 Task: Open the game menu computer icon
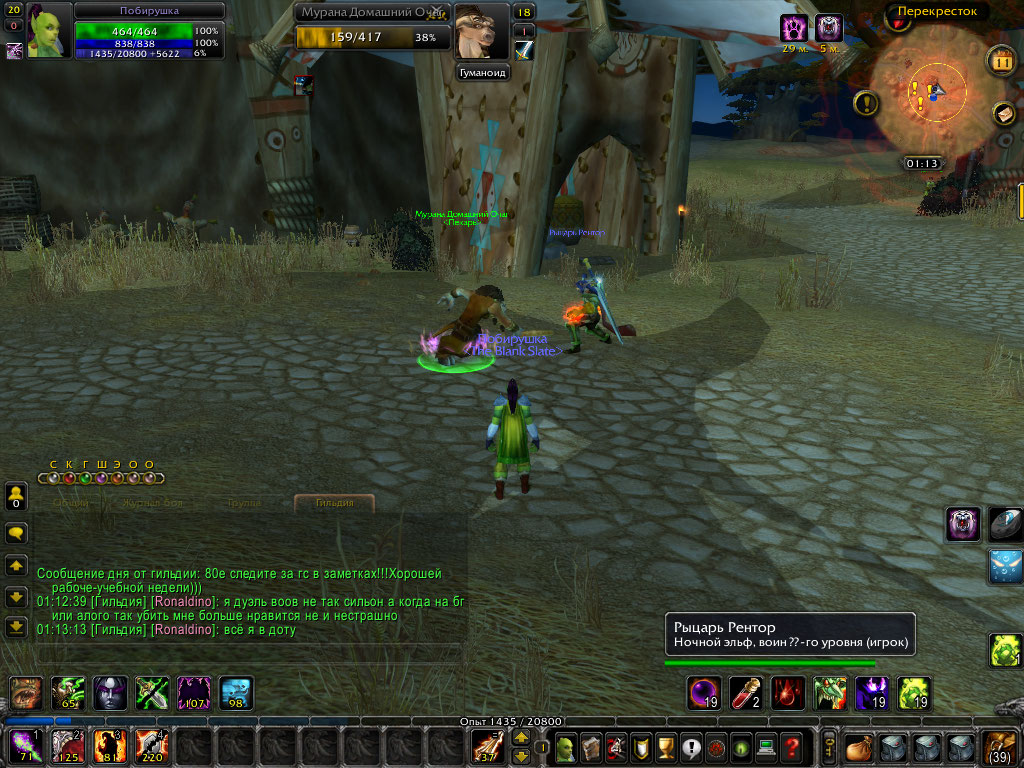click(766, 746)
